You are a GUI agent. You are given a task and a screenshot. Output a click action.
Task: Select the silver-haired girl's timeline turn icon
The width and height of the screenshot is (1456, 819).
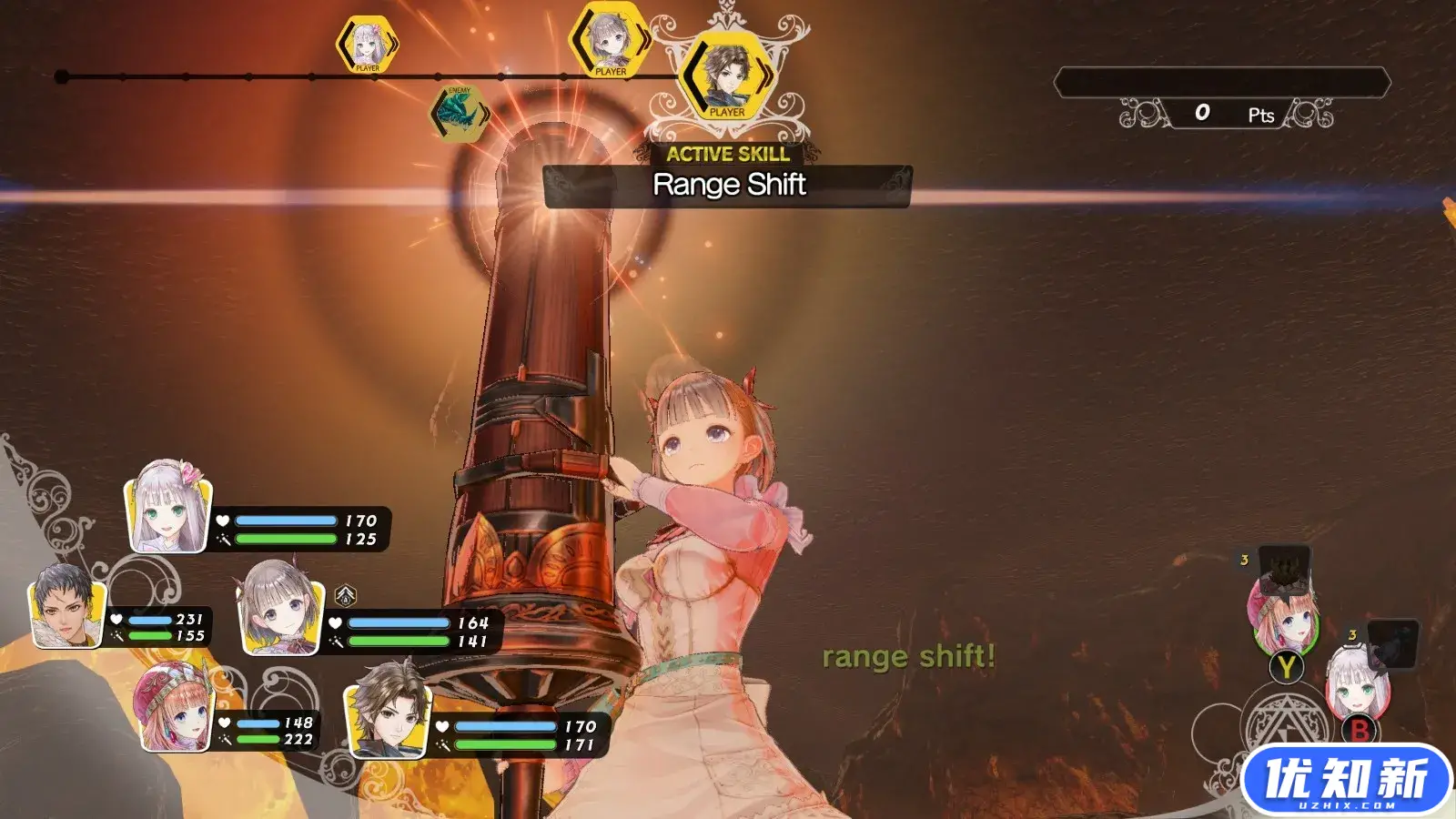[x=367, y=44]
